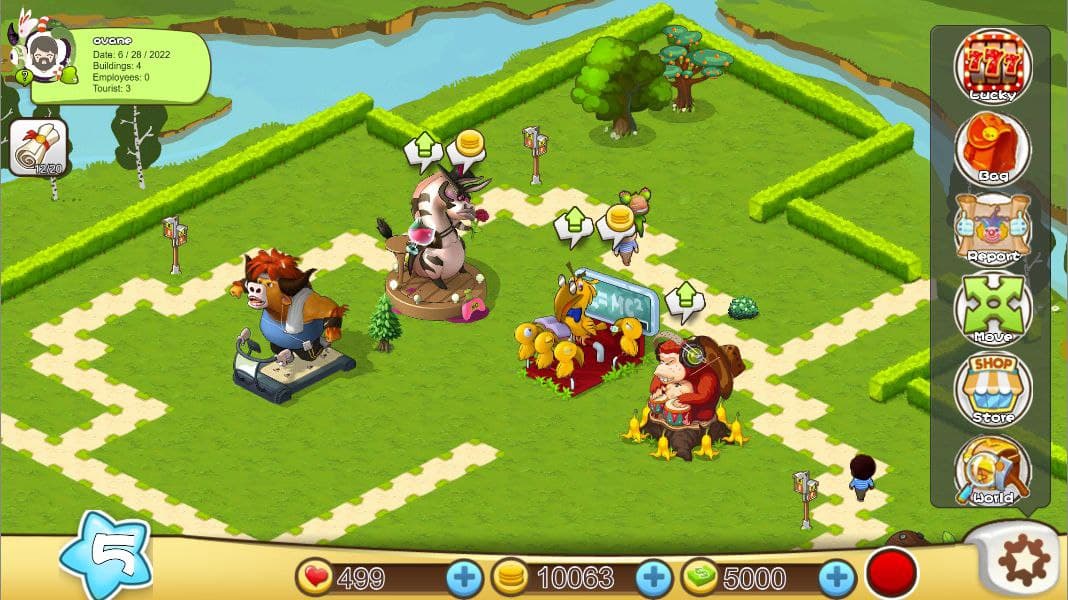The image size is (1068, 600).
Task: Add more gold coins with plus button
Action: pos(654,578)
